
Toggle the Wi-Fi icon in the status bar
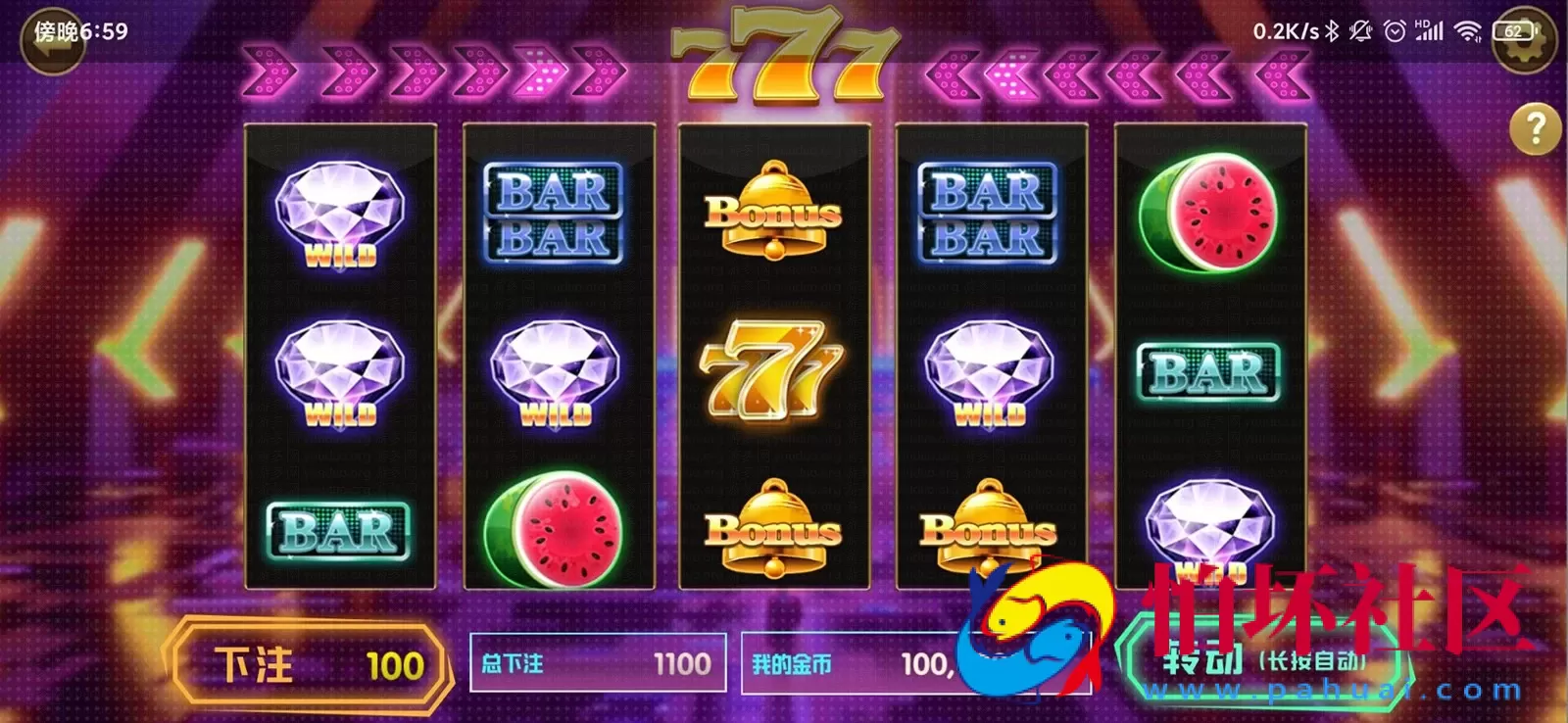coord(1466,30)
